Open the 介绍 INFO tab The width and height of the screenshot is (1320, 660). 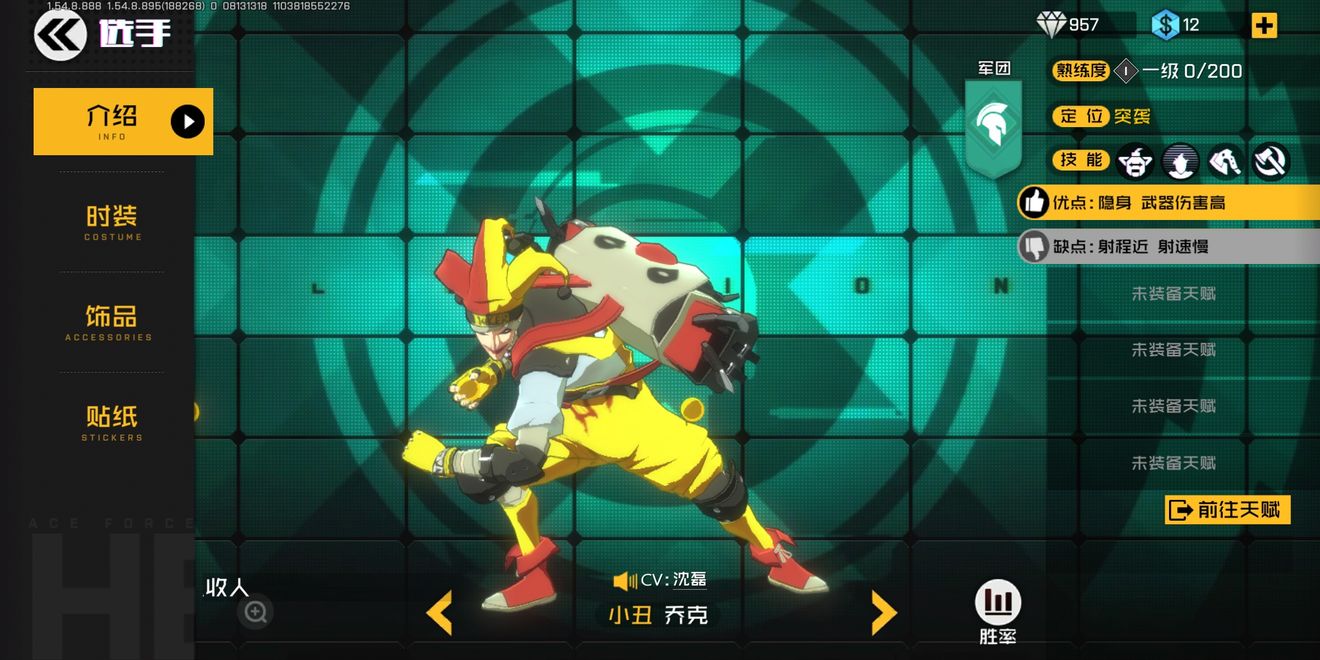[123, 121]
